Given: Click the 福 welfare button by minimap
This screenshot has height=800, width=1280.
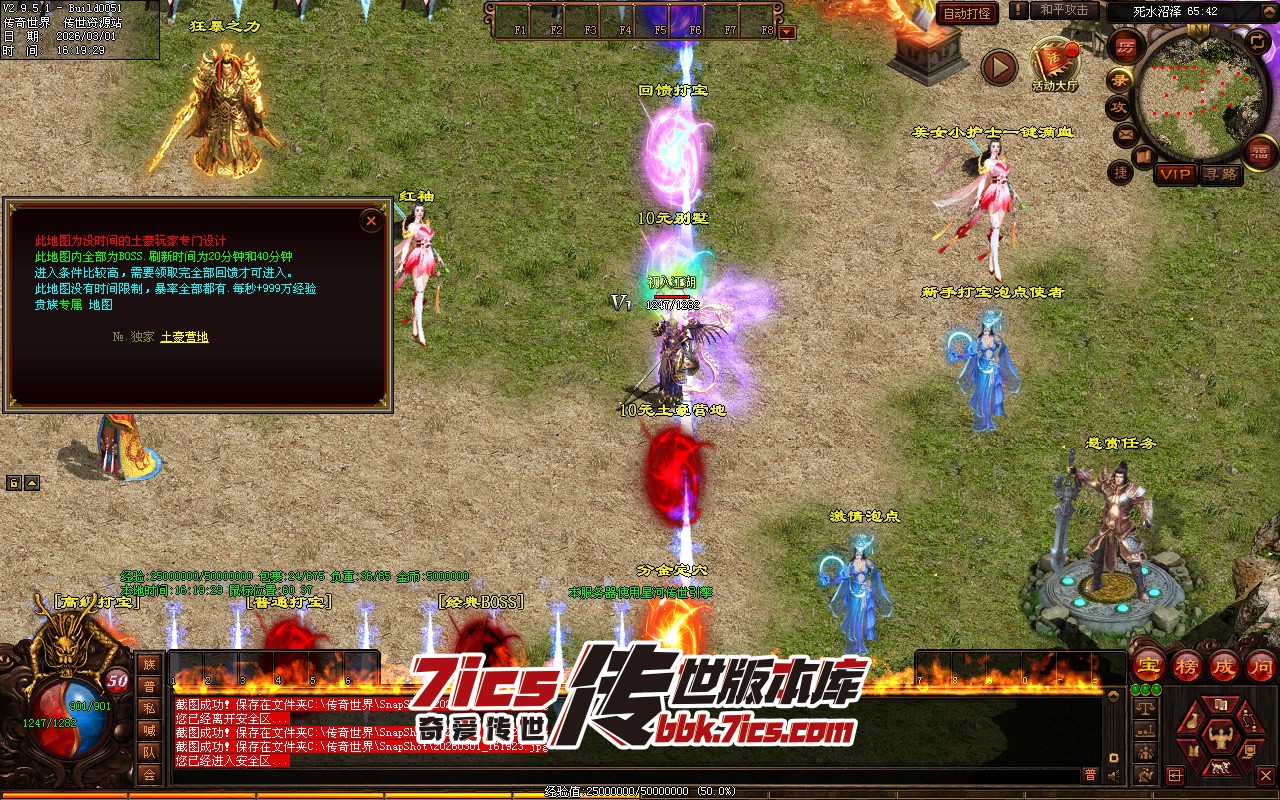Looking at the screenshot, I should coord(1260,151).
